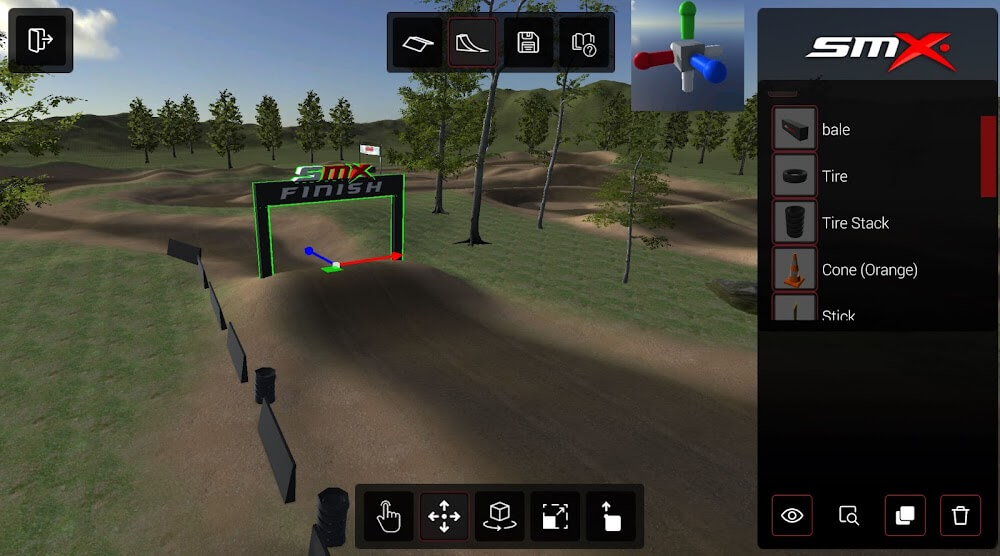1000x556 pixels.
Task: Open the help guide book icon
Action: pyautogui.click(x=583, y=42)
